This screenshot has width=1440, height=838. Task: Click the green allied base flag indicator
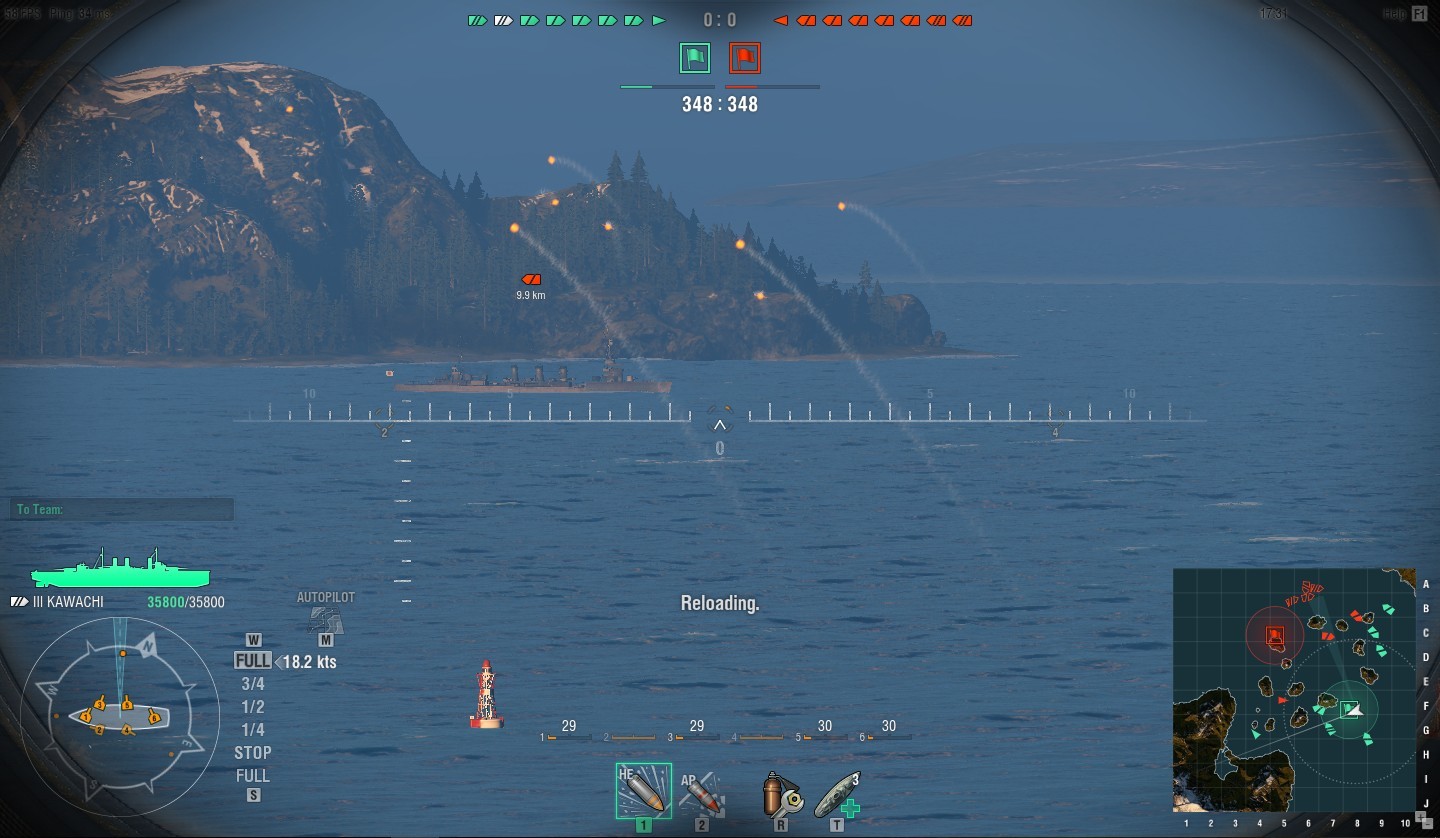(x=694, y=58)
